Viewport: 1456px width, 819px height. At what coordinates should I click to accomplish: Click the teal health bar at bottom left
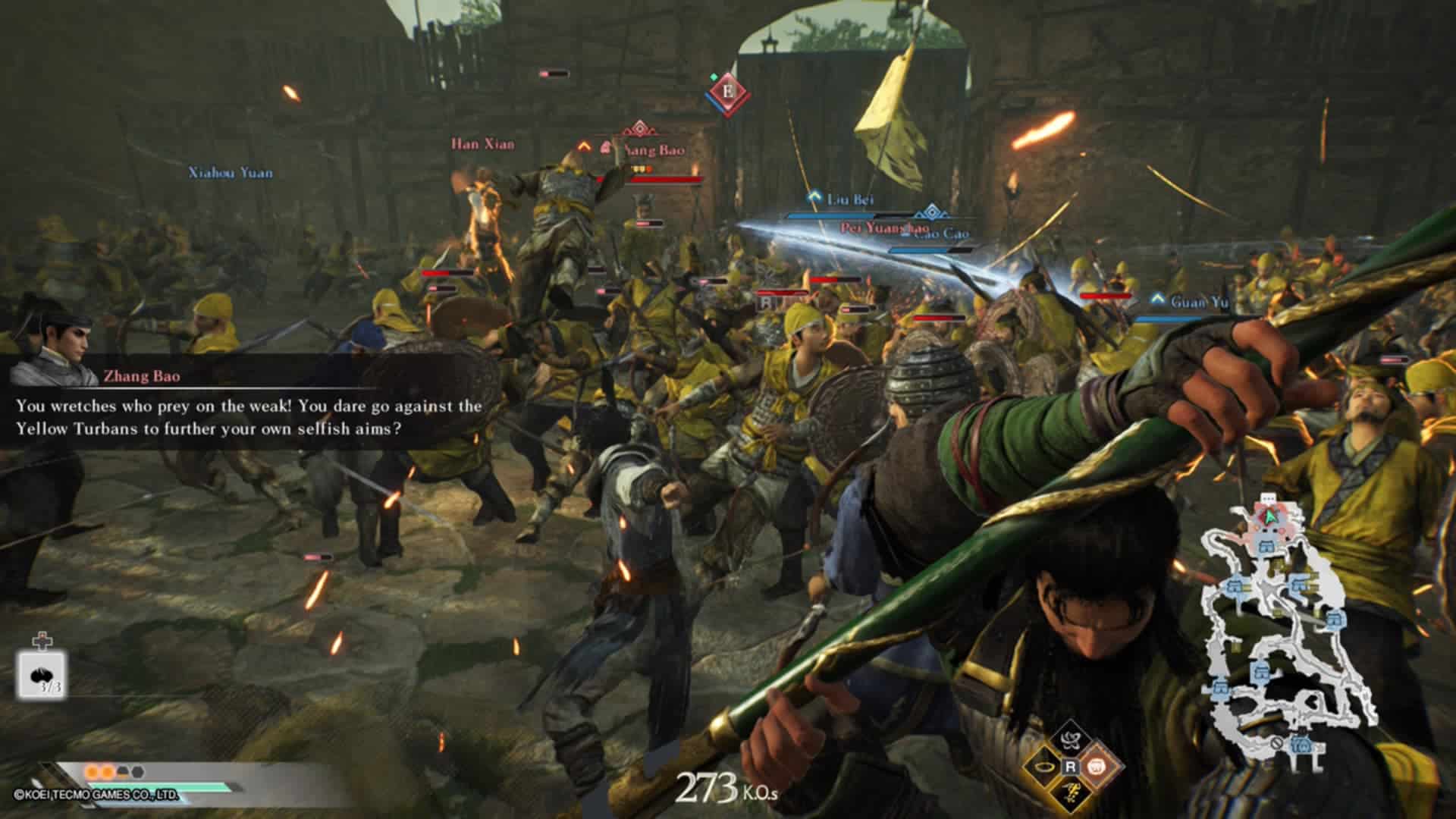click(x=159, y=786)
